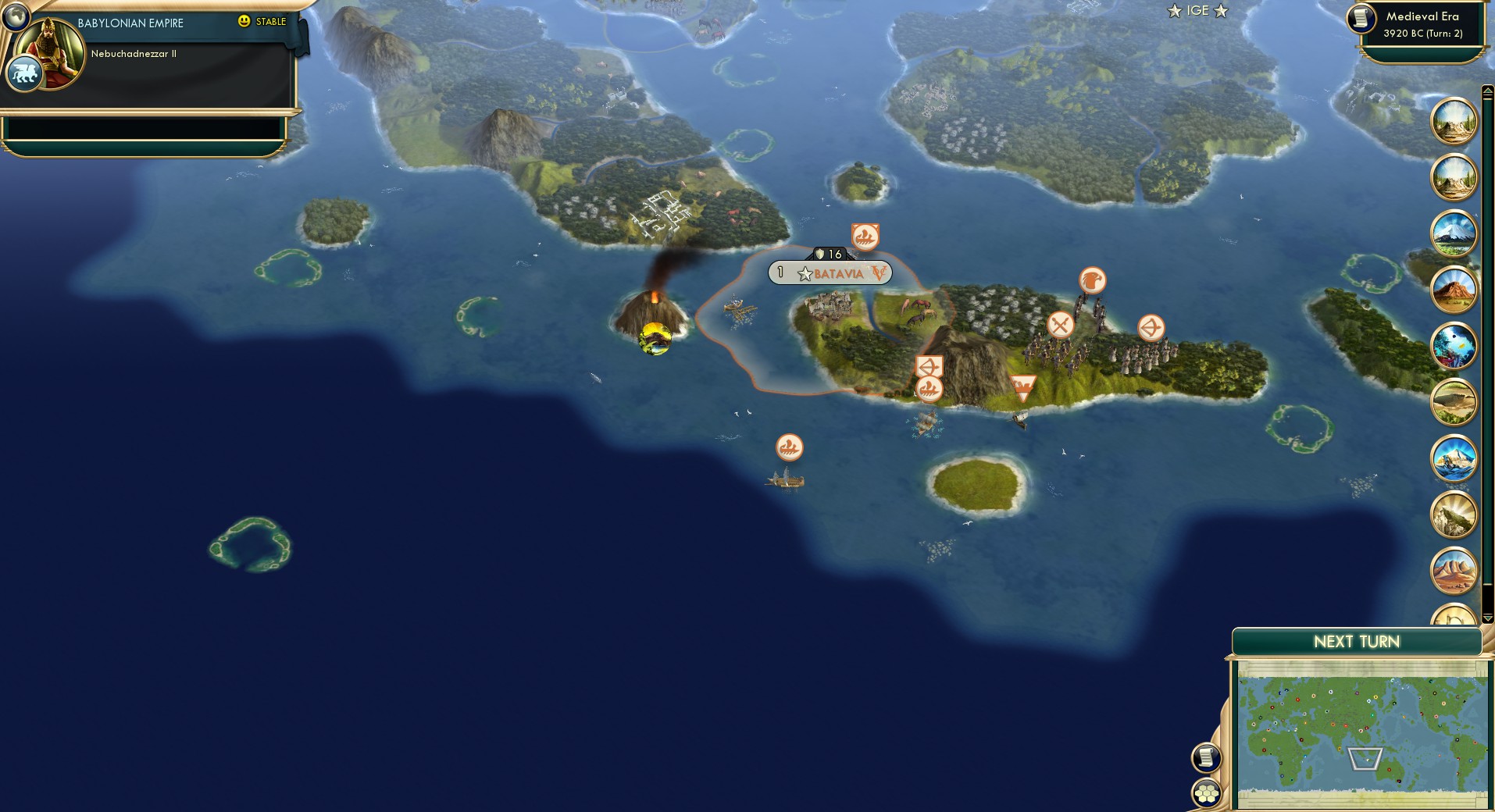Screen dimensions: 1495x812
Task: Select the archer unit bow icon
Action: [x=1150, y=328]
